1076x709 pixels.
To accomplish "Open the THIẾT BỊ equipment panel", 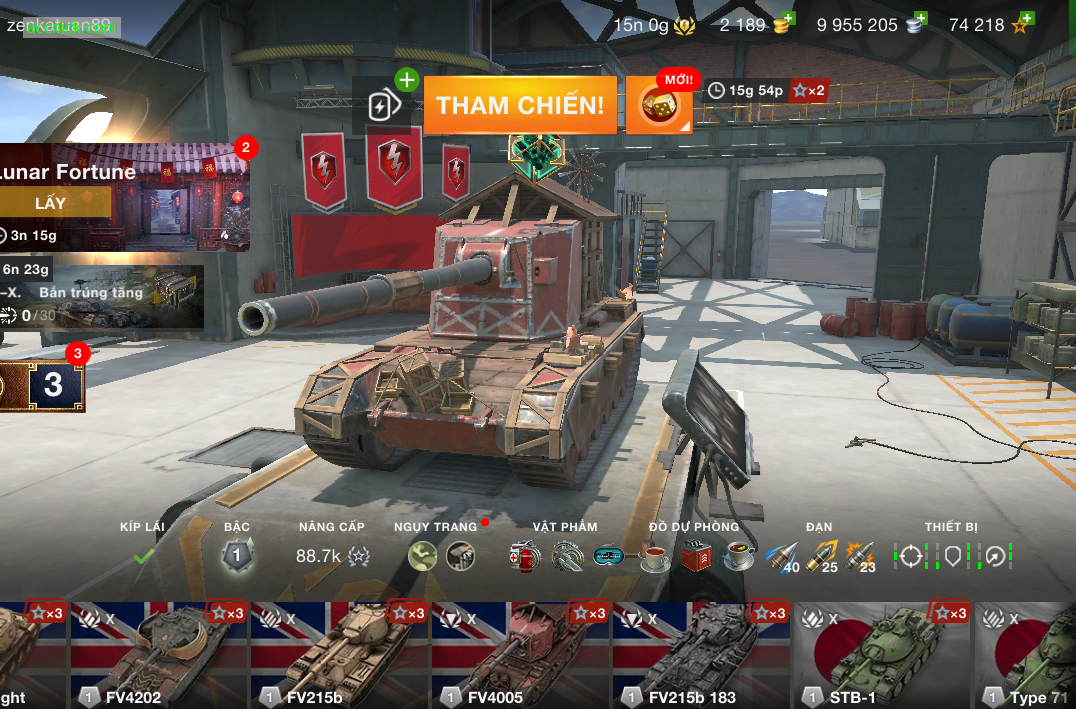I will pyautogui.click(x=952, y=555).
